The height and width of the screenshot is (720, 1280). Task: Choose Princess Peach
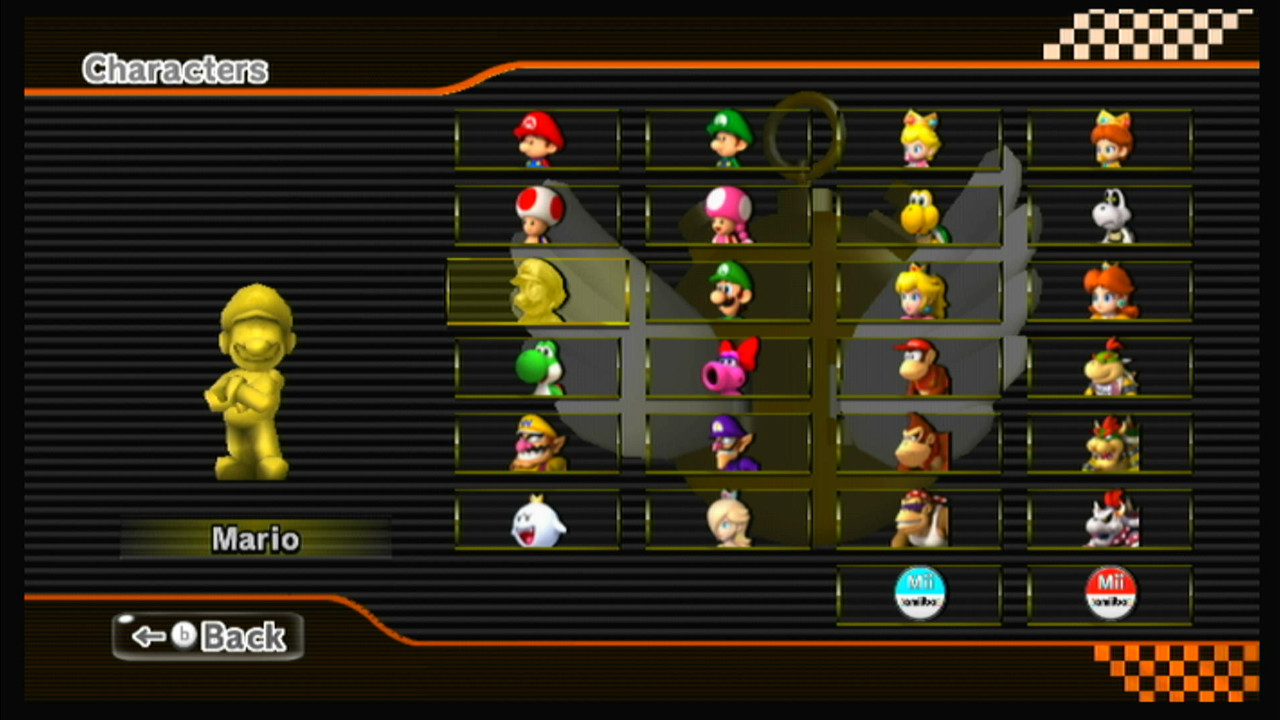click(920, 290)
